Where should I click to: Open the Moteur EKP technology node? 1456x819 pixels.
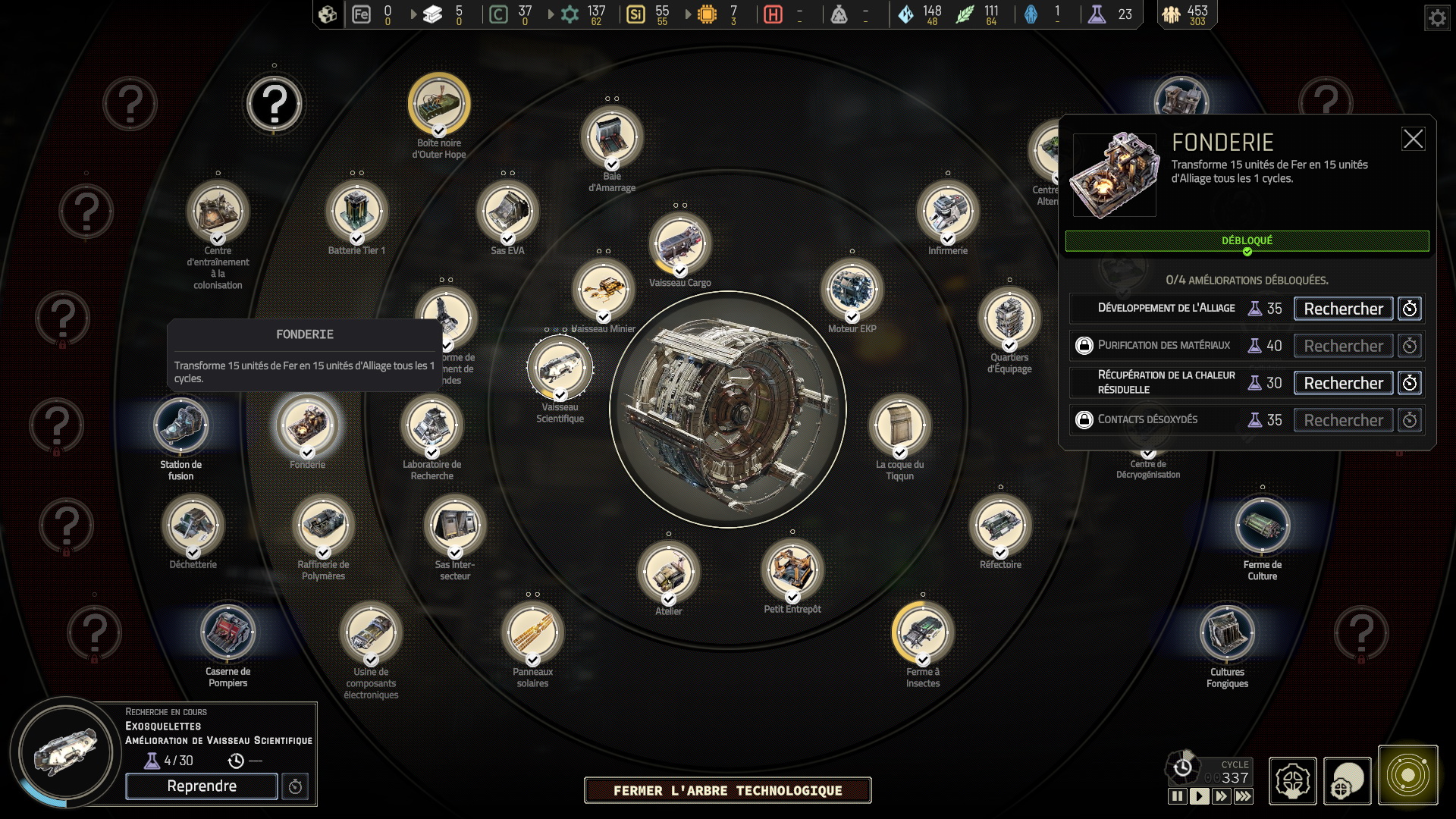click(x=852, y=290)
